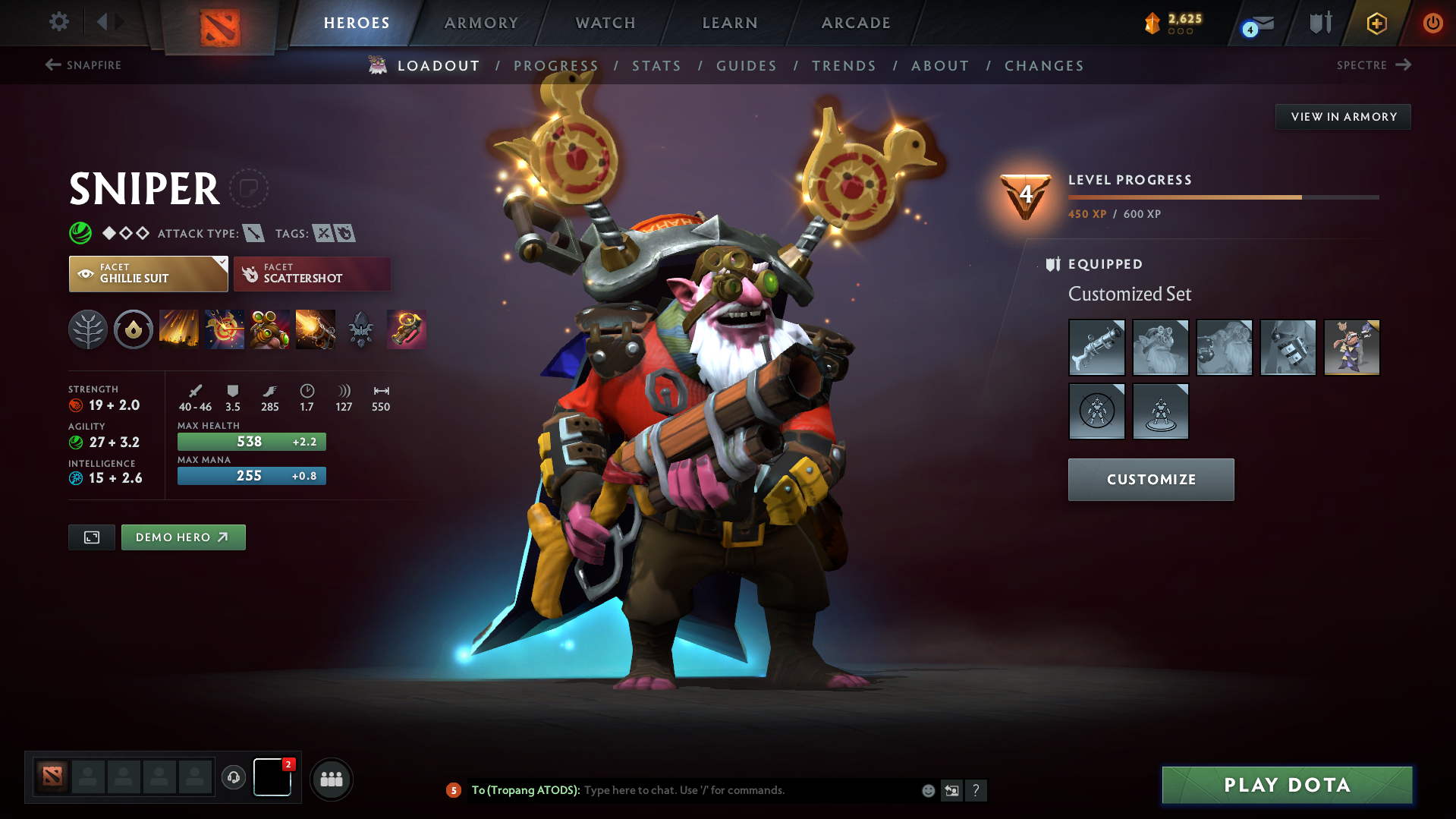Click the Take Aim binoculars ability icon

point(270,329)
